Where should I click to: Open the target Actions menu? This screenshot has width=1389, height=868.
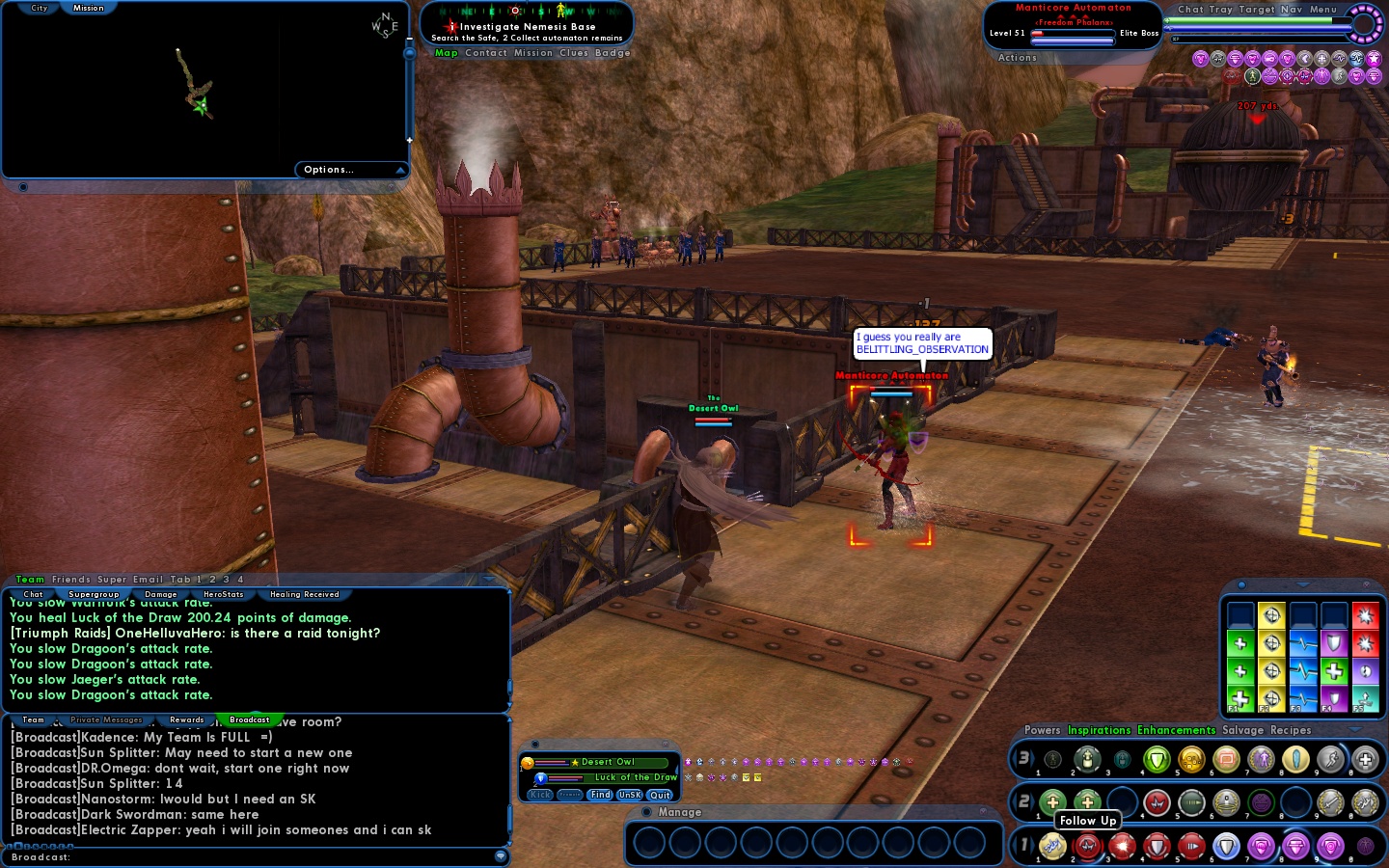1017,58
